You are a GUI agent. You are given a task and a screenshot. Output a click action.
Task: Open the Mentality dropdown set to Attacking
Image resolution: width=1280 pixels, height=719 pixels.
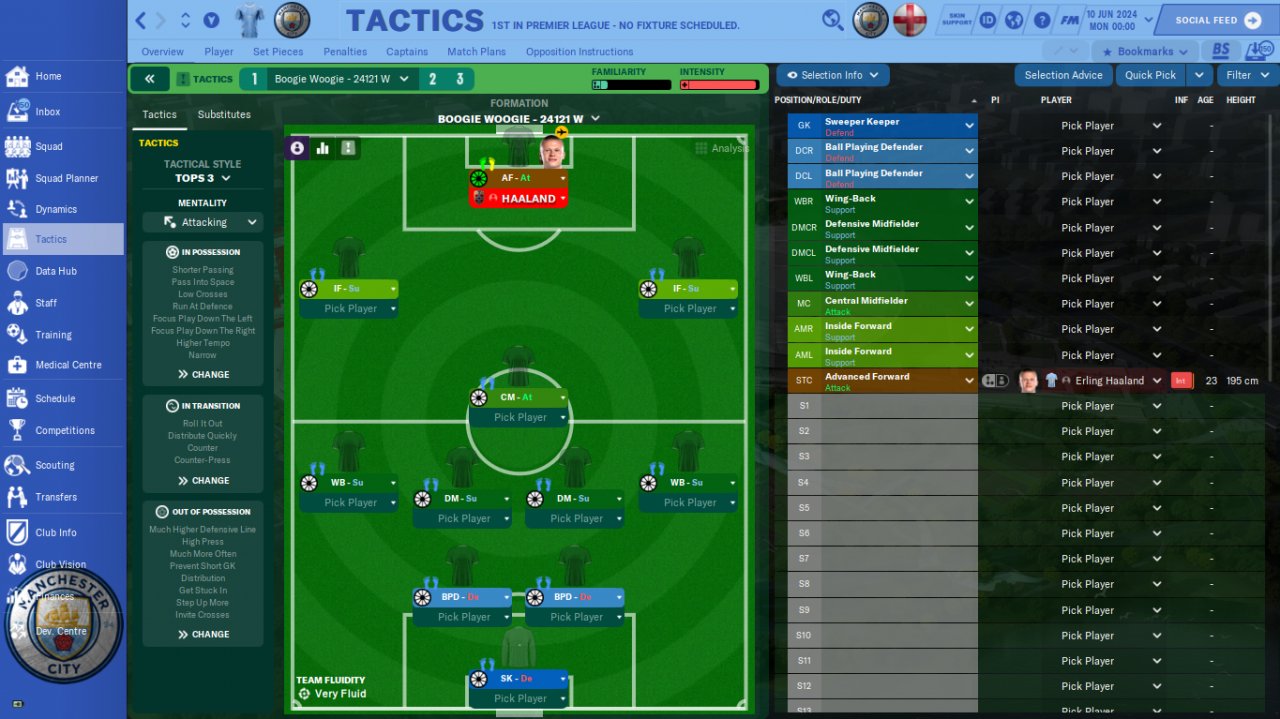coord(202,222)
